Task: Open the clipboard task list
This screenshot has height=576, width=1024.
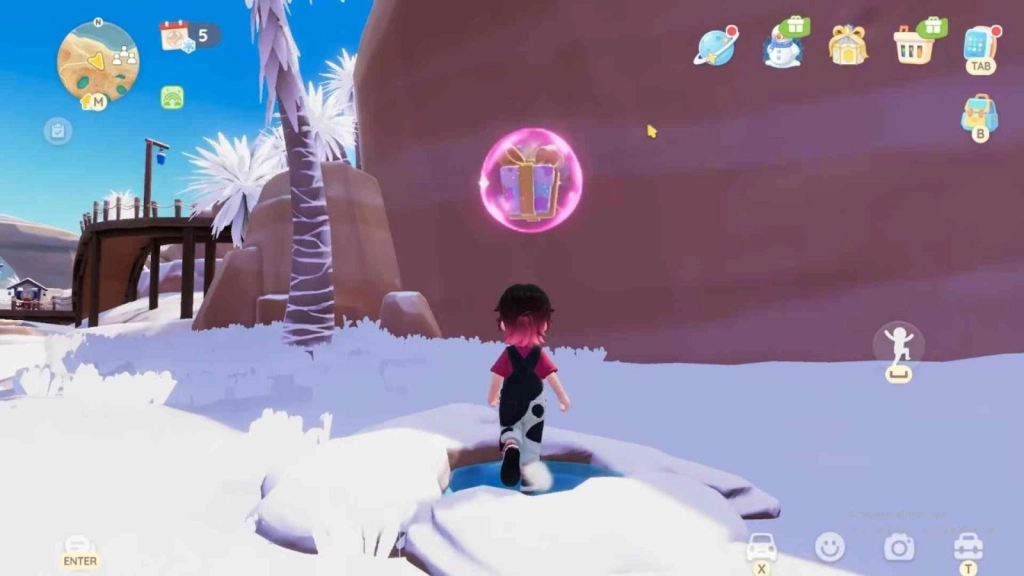Action: pyautogui.click(x=58, y=130)
